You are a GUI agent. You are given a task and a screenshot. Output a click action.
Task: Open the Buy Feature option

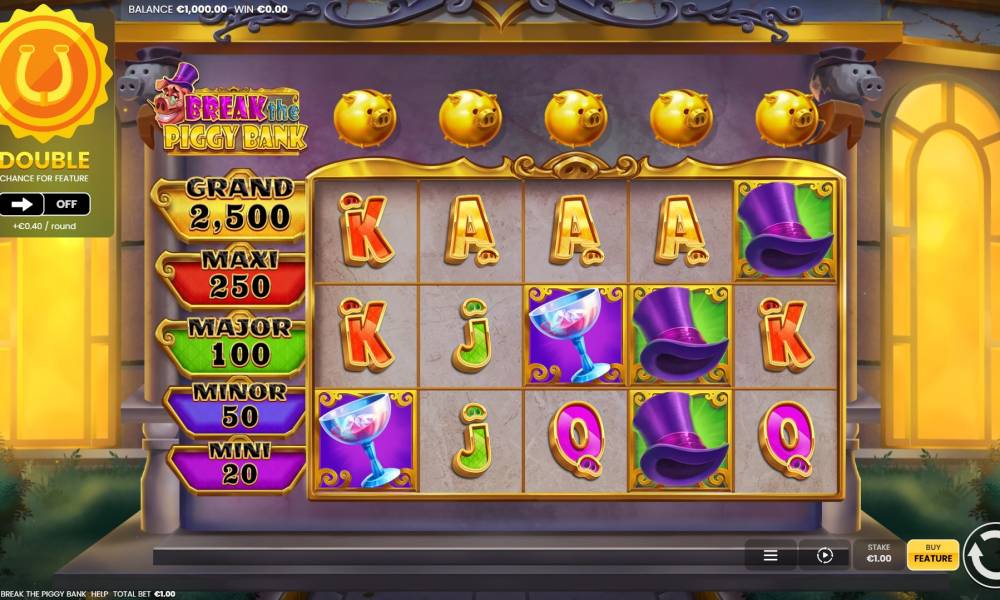[932, 554]
